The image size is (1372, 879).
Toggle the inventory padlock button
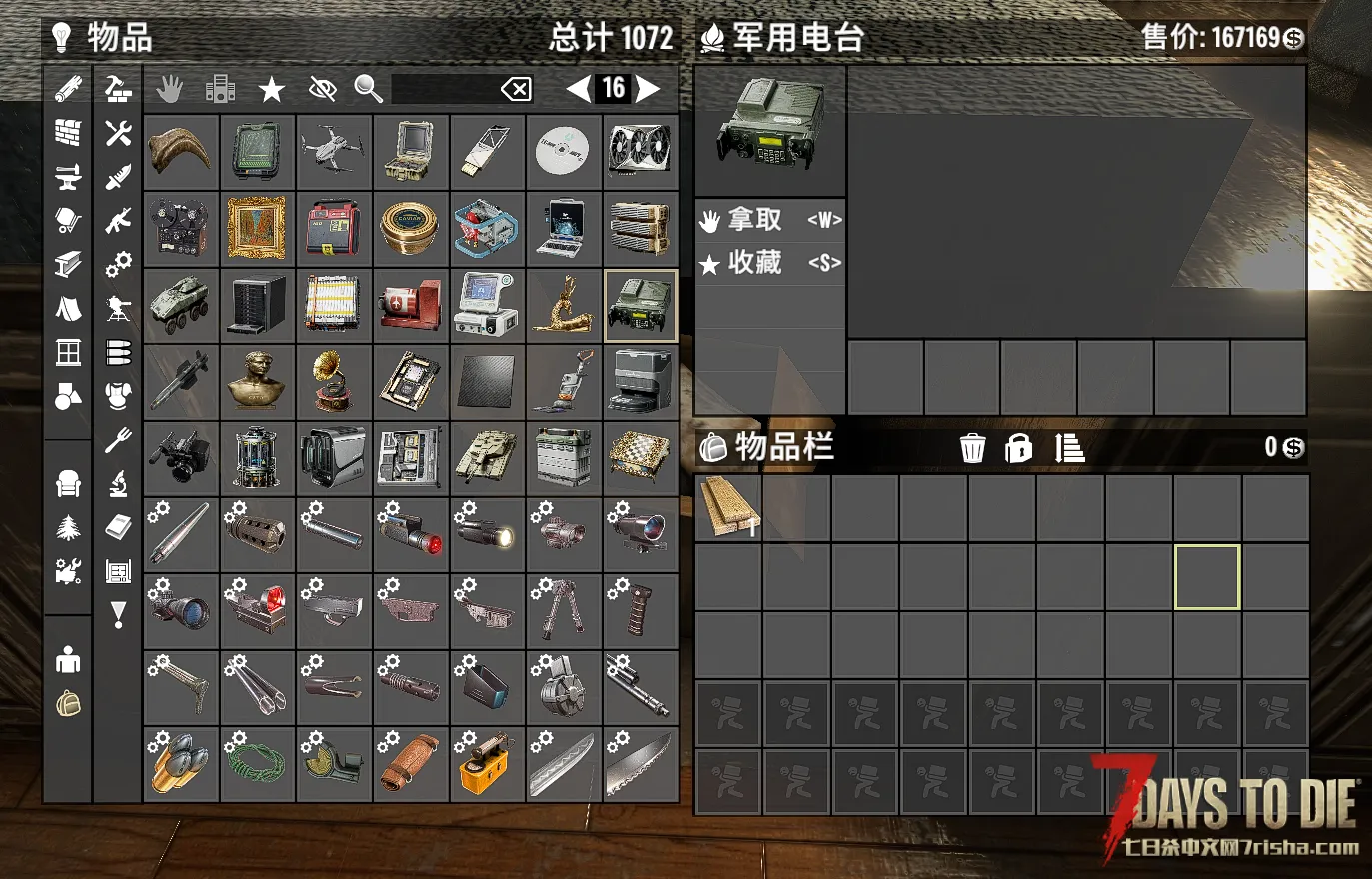pyautogui.click(x=1018, y=448)
